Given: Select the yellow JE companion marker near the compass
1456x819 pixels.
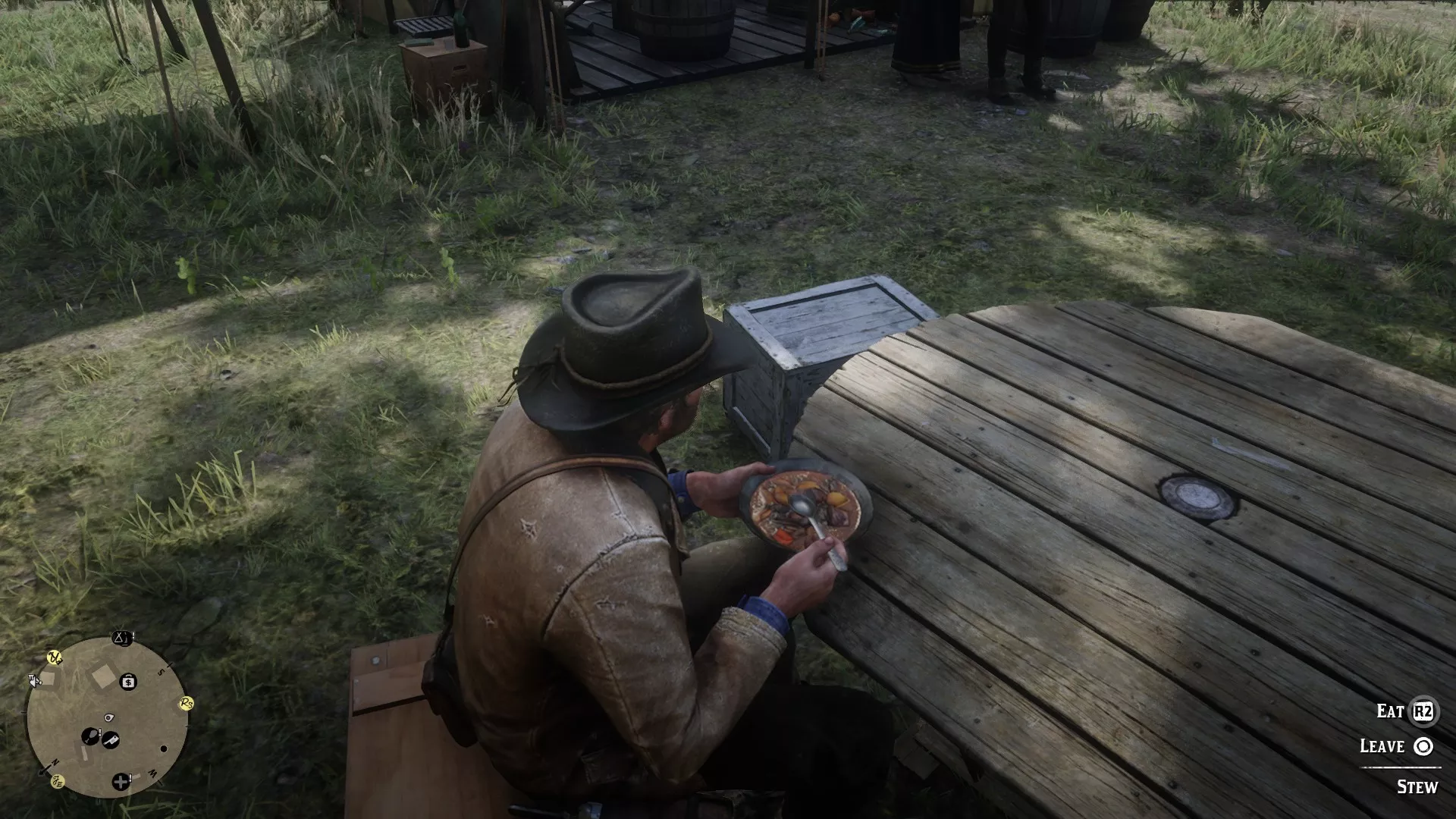Looking at the screenshot, I should (58, 782).
